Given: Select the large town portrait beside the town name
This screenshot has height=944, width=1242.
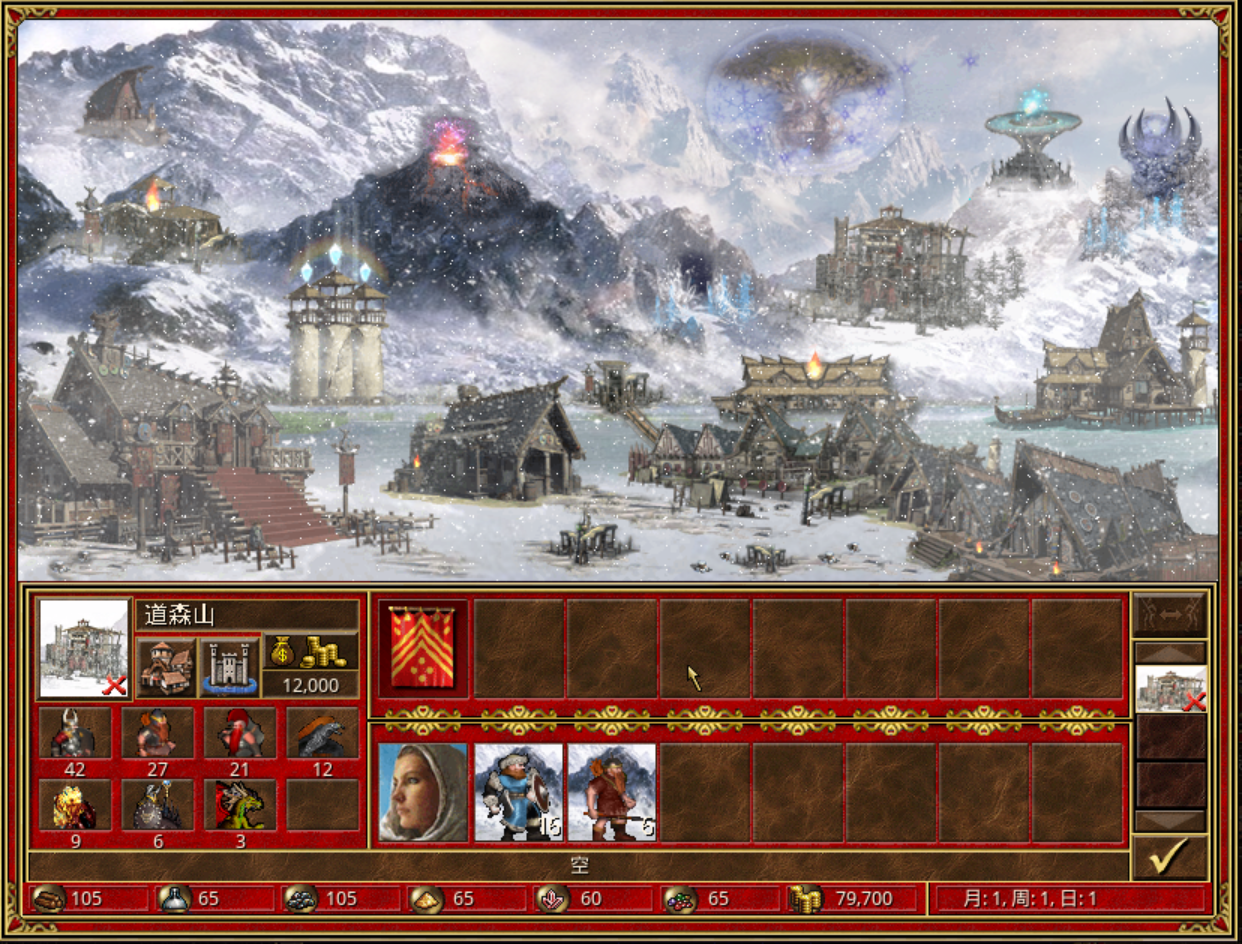Looking at the screenshot, I should coord(84,648).
